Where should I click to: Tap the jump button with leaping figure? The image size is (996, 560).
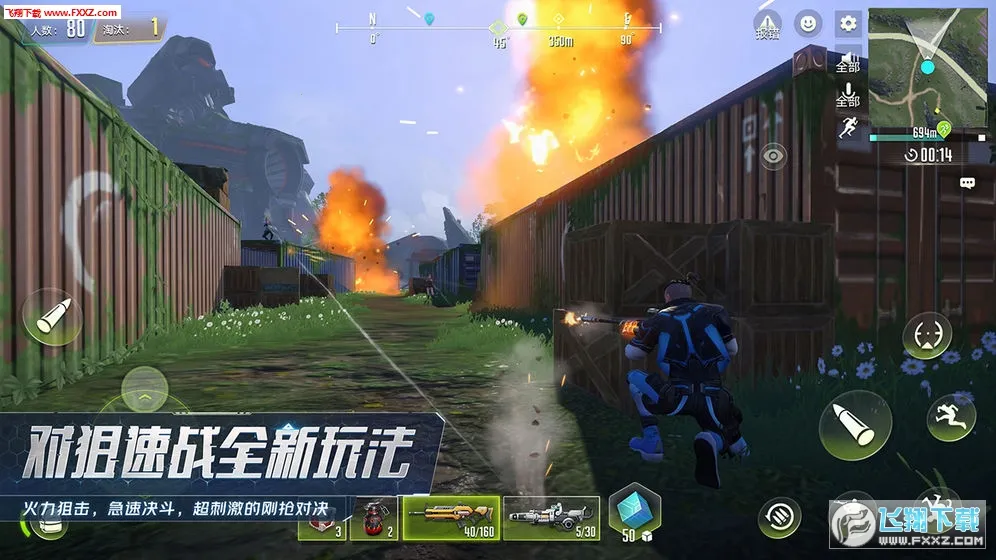click(951, 416)
